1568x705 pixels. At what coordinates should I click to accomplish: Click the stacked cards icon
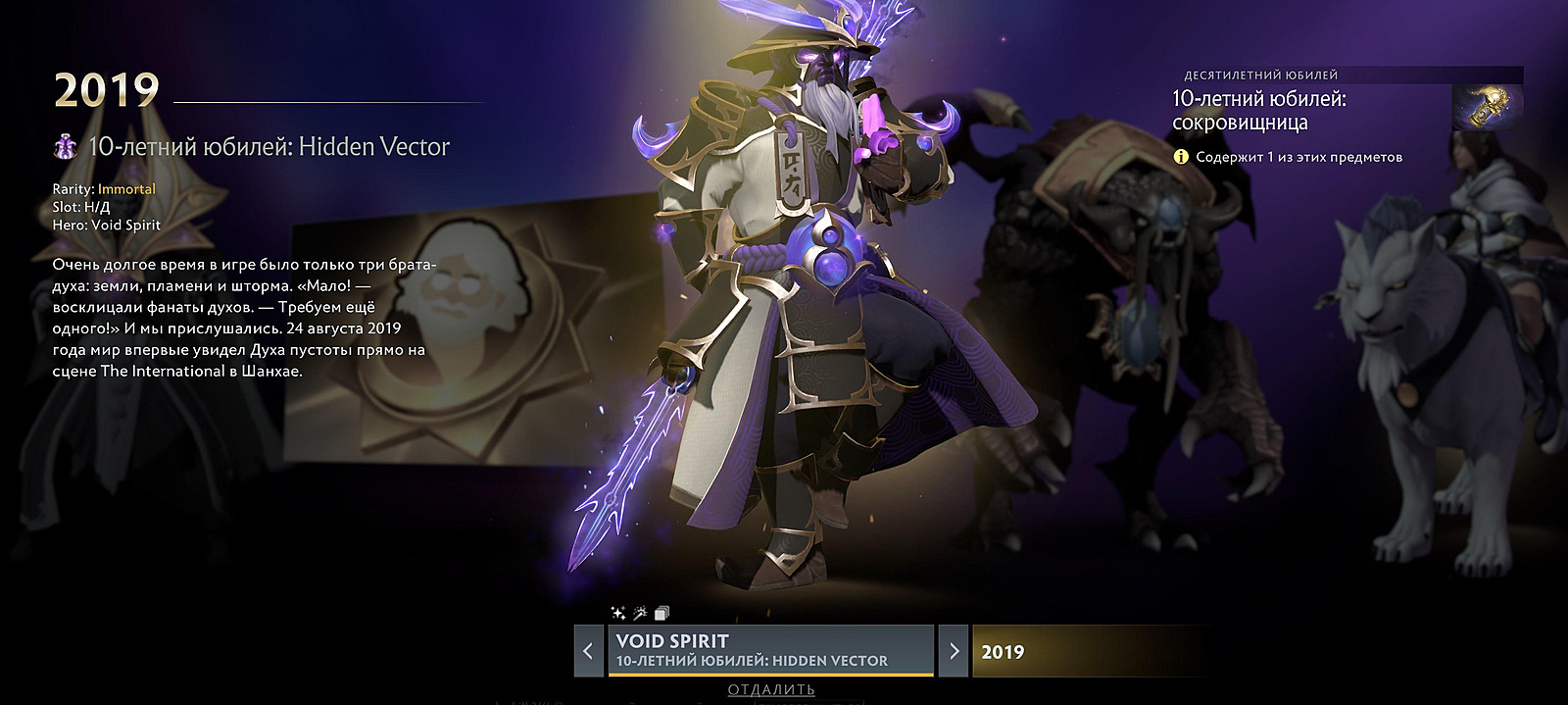(661, 614)
